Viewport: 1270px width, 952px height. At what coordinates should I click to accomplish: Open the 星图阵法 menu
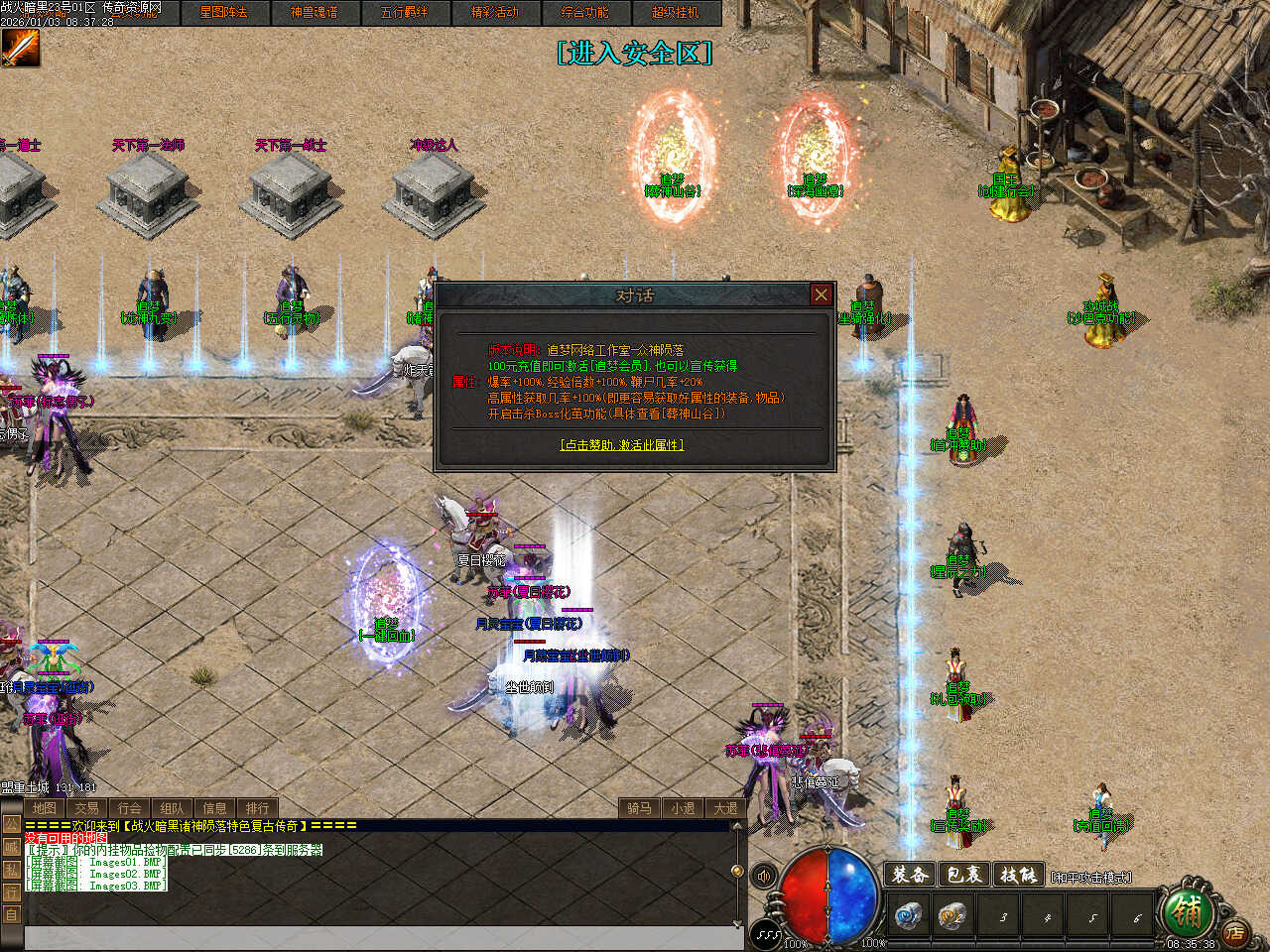pos(223,12)
